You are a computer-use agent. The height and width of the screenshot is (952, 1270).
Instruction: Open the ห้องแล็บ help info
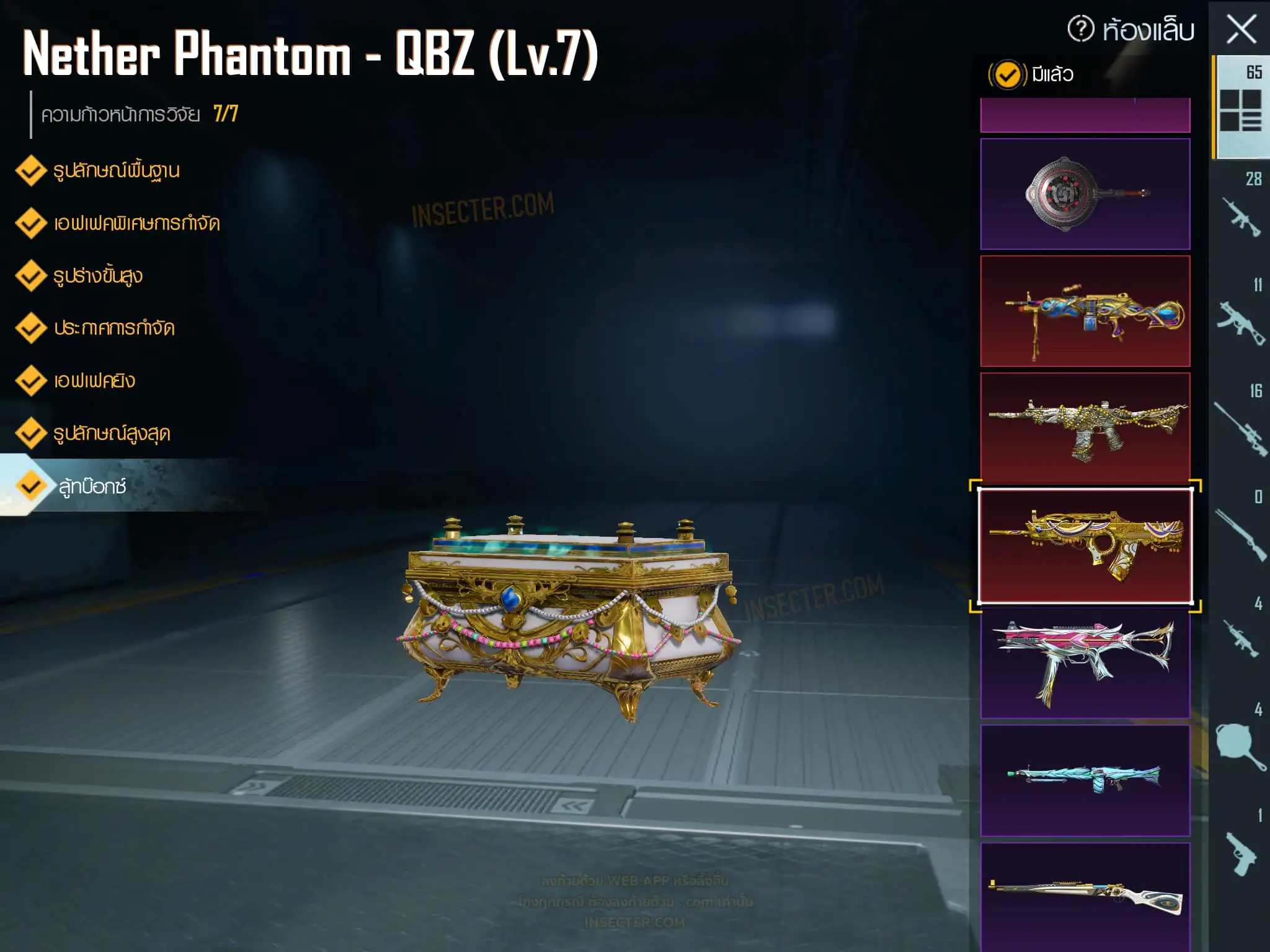[1081, 29]
